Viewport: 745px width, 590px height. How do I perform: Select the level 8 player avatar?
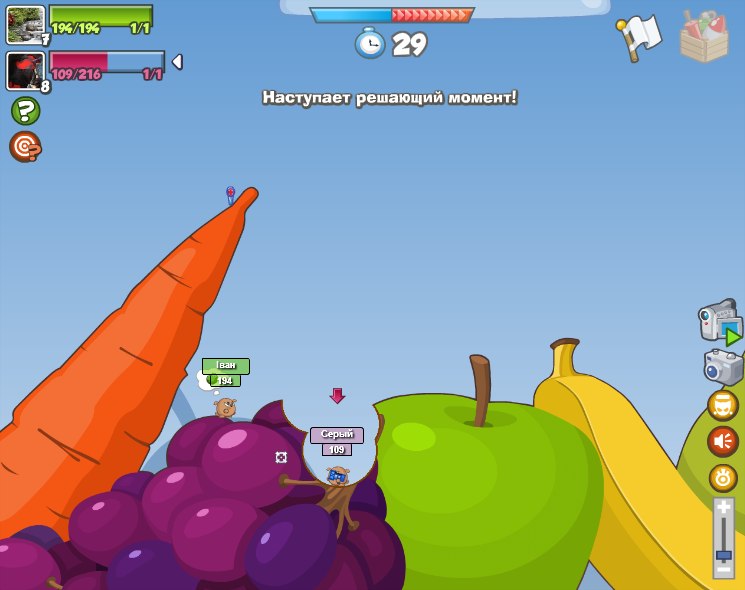25,71
